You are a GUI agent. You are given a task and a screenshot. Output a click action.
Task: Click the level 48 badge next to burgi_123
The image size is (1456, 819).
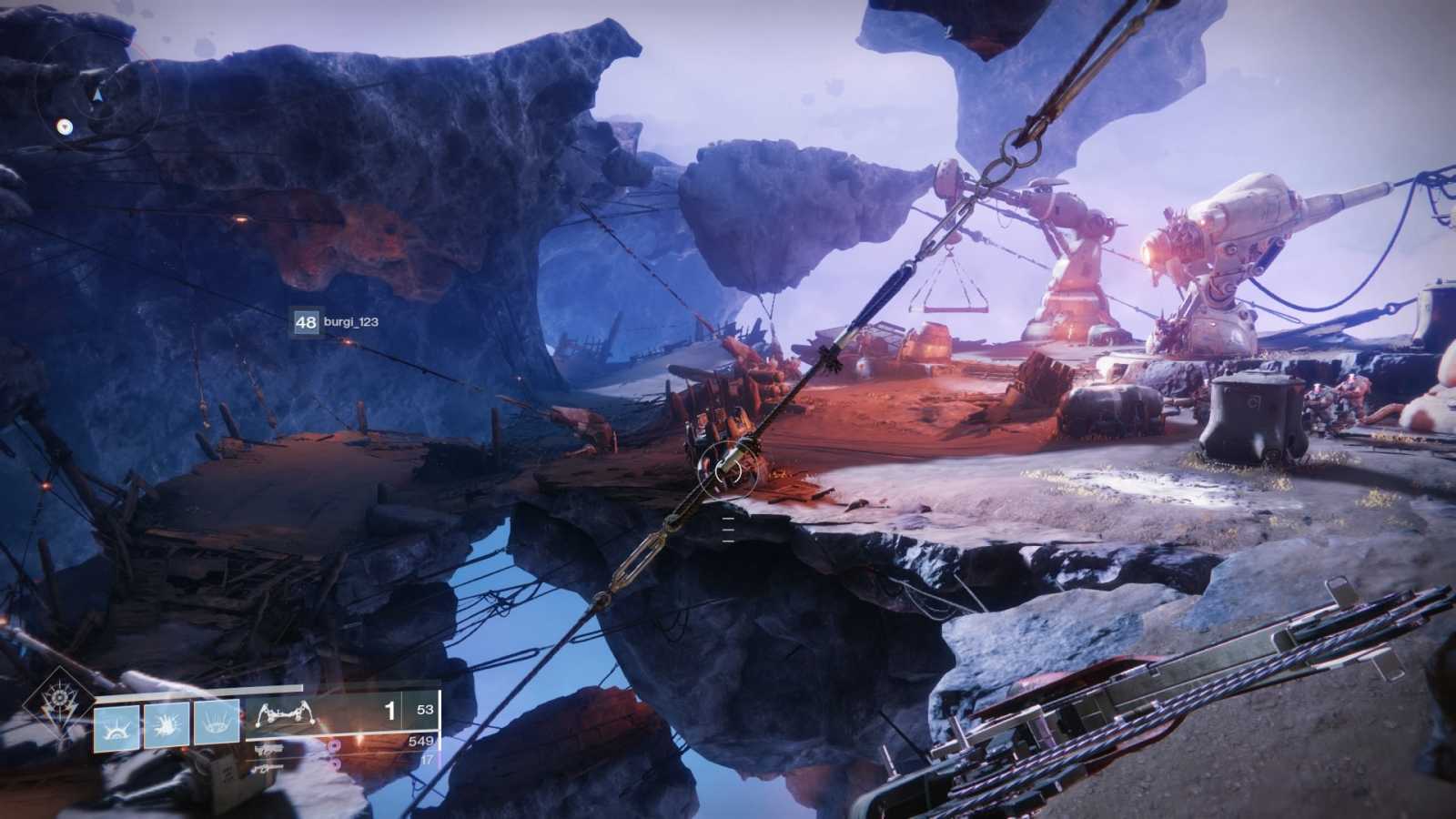pyautogui.click(x=305, y=320)
